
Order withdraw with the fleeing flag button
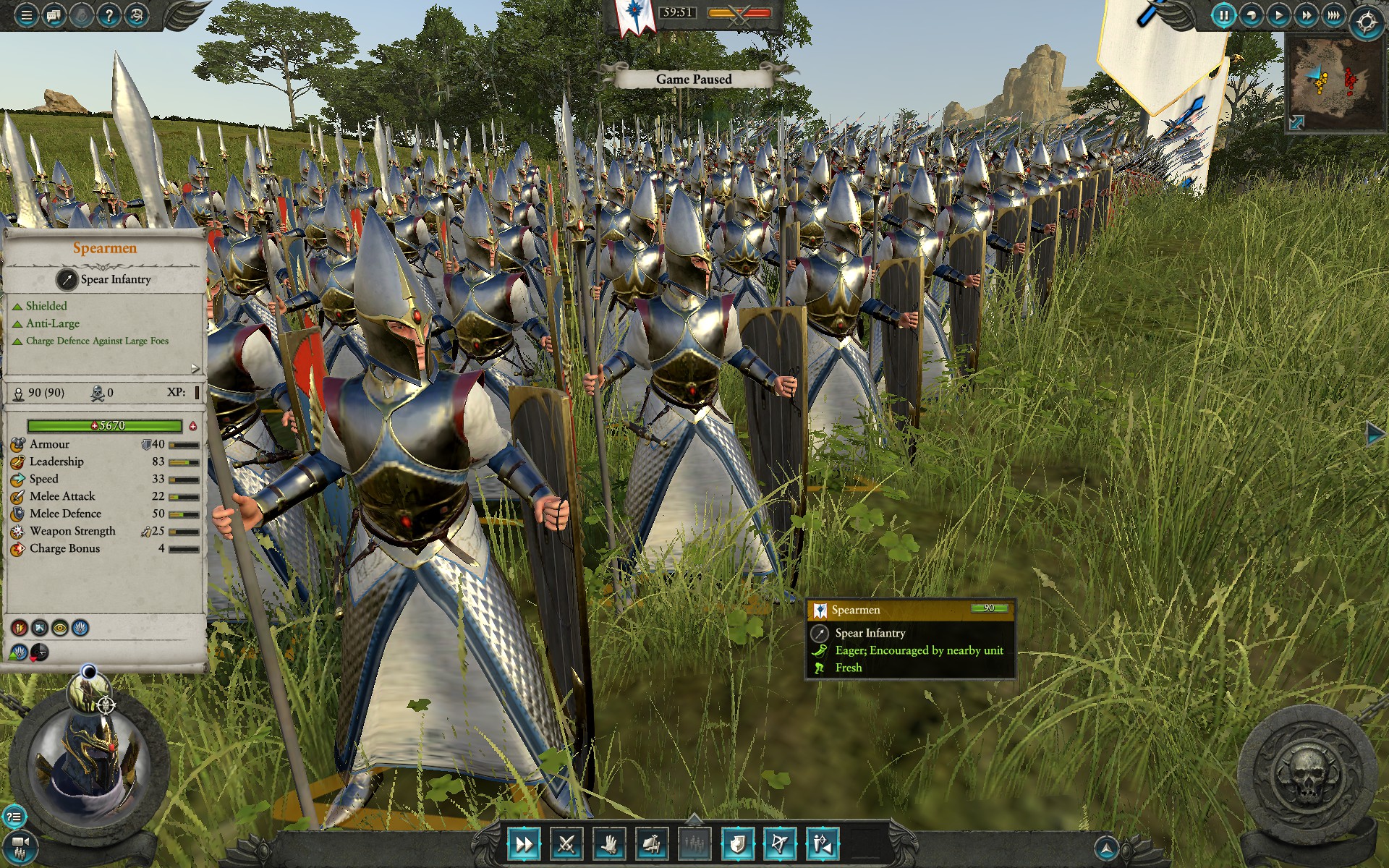coord(651,843)
